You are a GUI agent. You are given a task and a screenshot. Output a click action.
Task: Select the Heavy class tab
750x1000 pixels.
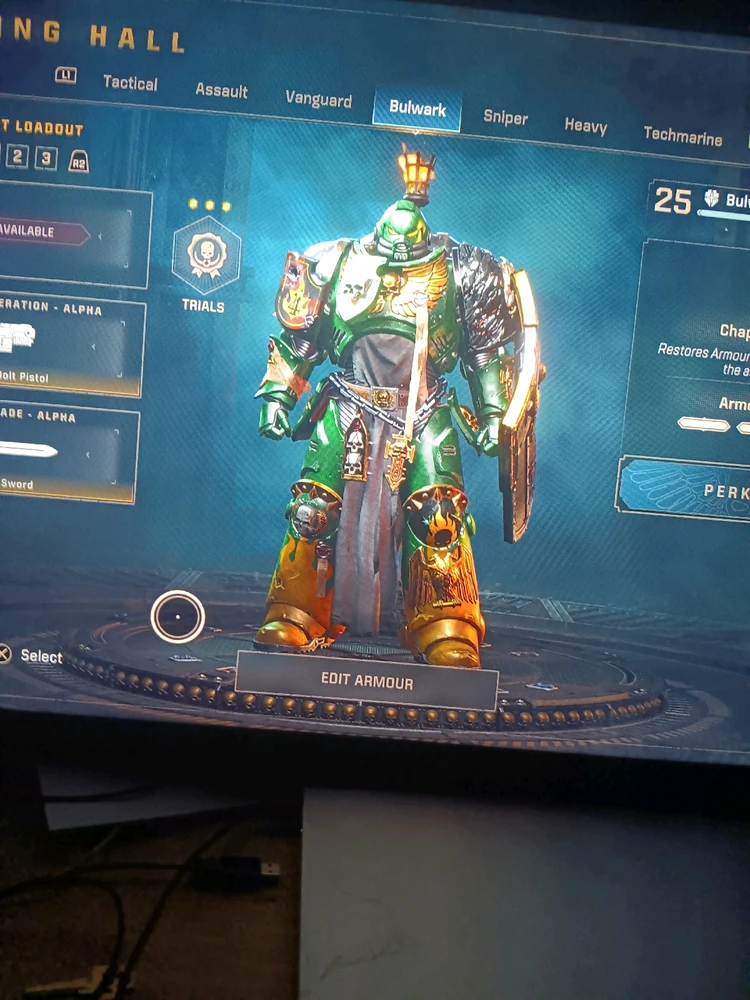tap(585, 126)
